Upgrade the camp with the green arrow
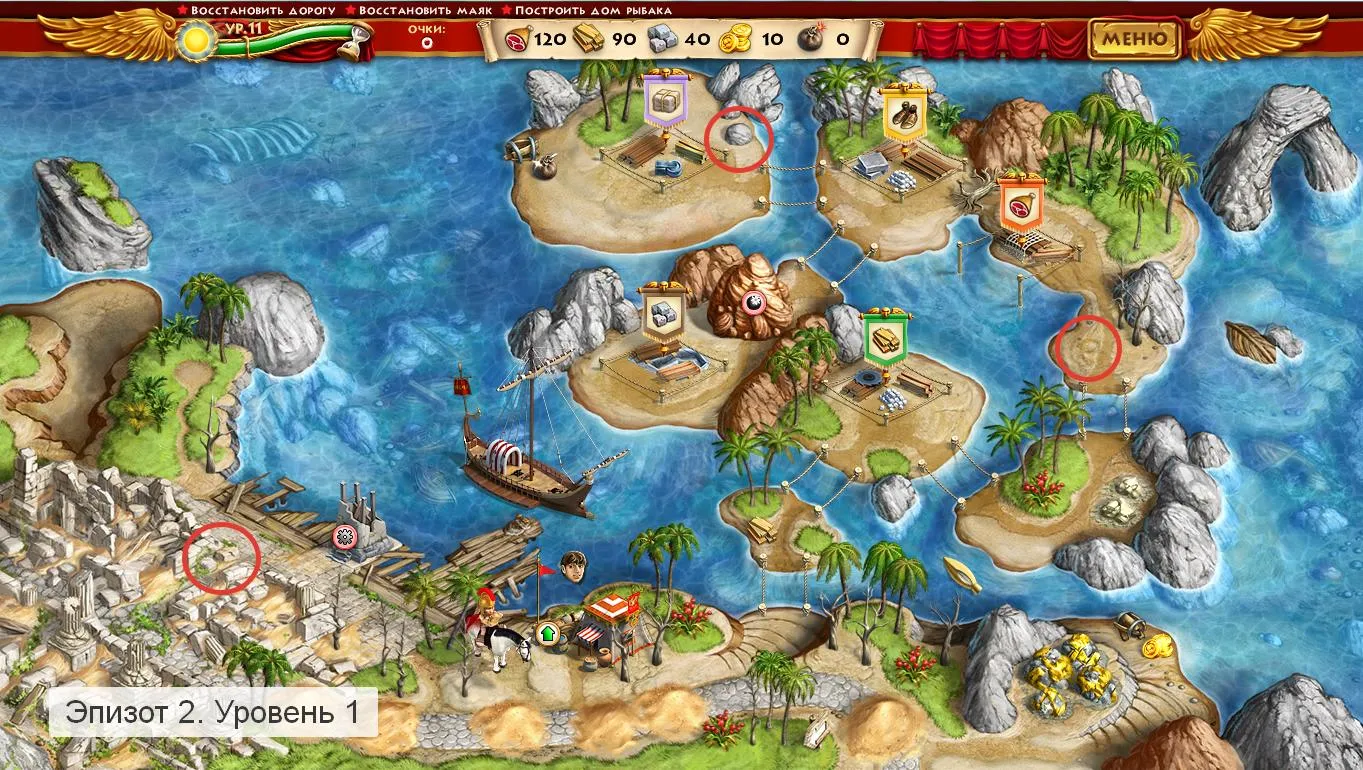The width and height of the screenshot is (1363, 770). (x=547, y=633)
